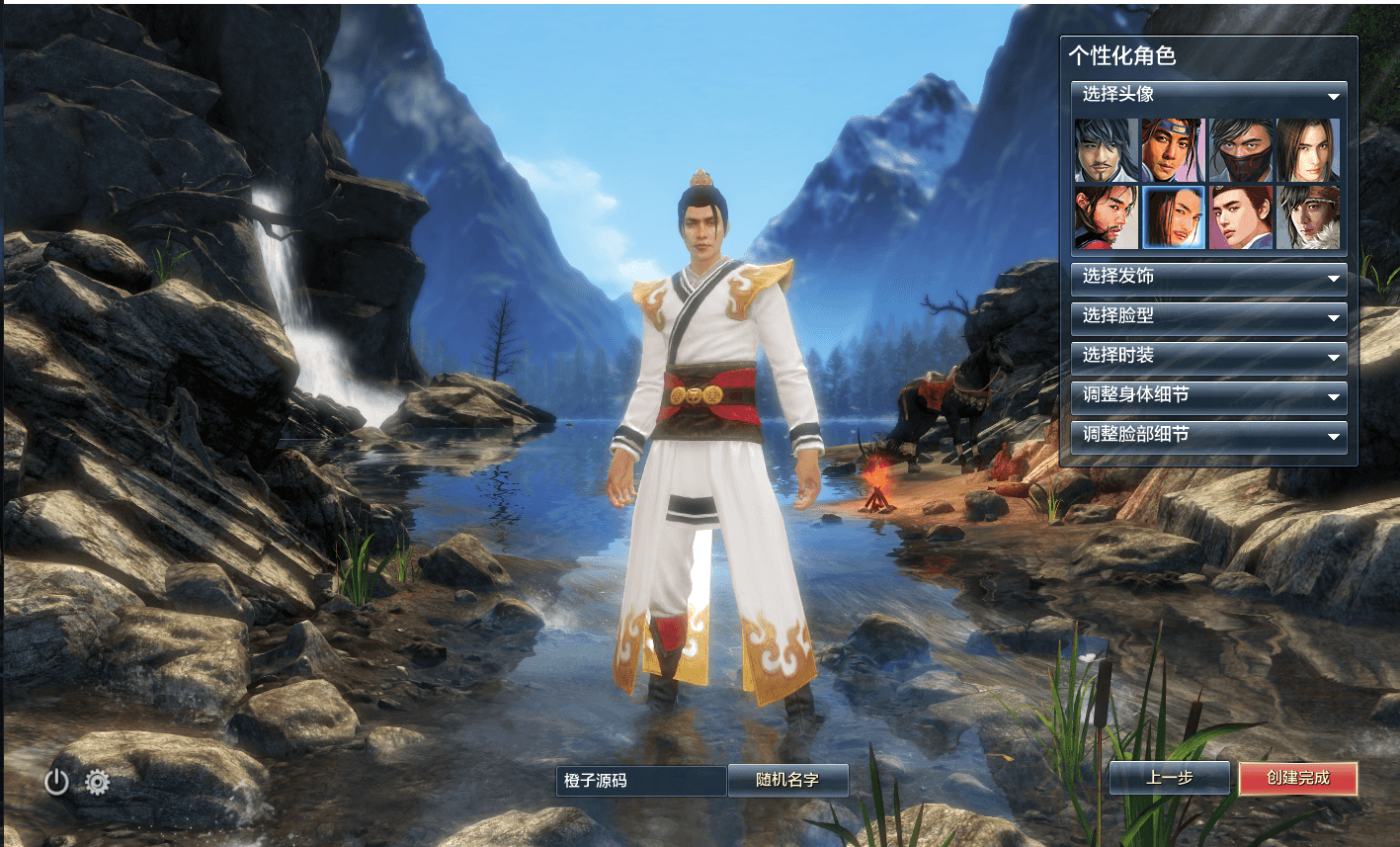Viewport: 1400px width, 847px height.
Task: Select the white-haired avatar at bottom right
Action: point(1310,216)
